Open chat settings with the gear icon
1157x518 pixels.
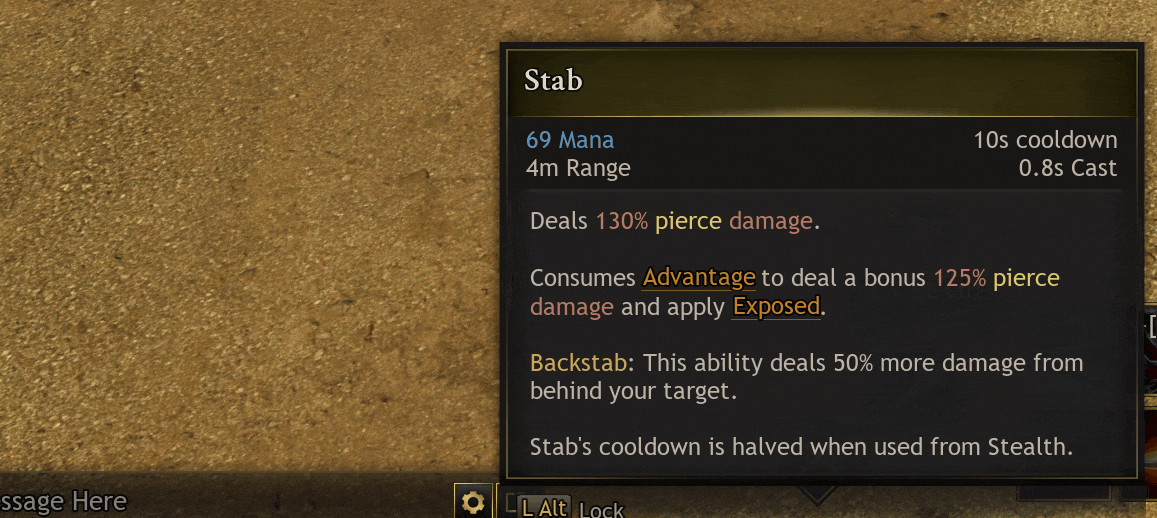[x=473, y=501]
